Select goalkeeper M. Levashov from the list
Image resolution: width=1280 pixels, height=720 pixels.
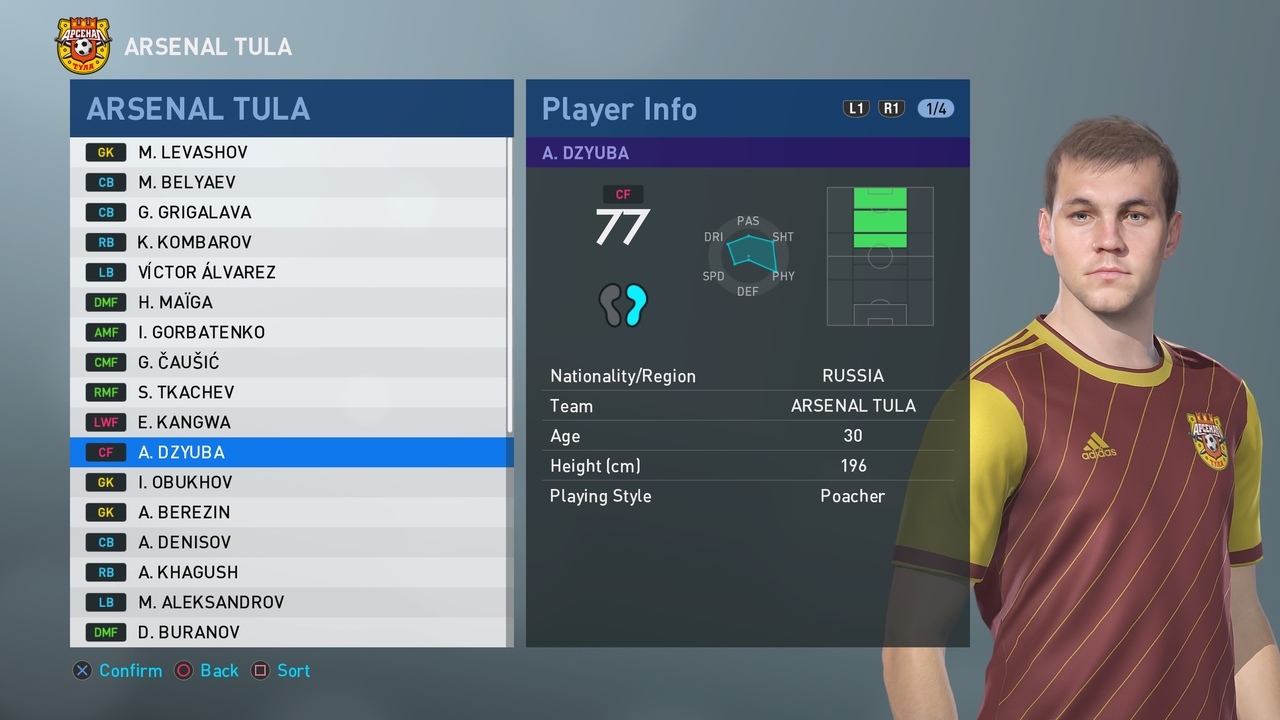pyautogui.click(x=290, y=152)
